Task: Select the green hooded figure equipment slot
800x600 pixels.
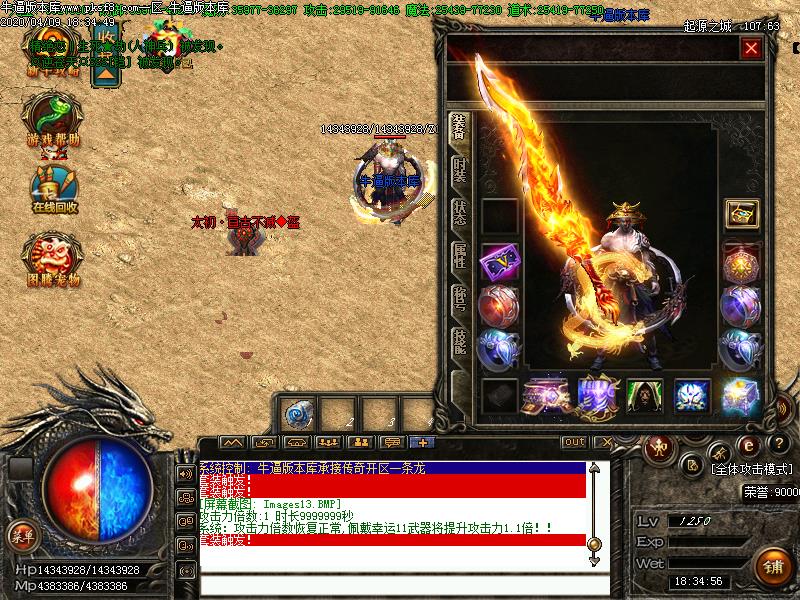Action: click(644, 395)
